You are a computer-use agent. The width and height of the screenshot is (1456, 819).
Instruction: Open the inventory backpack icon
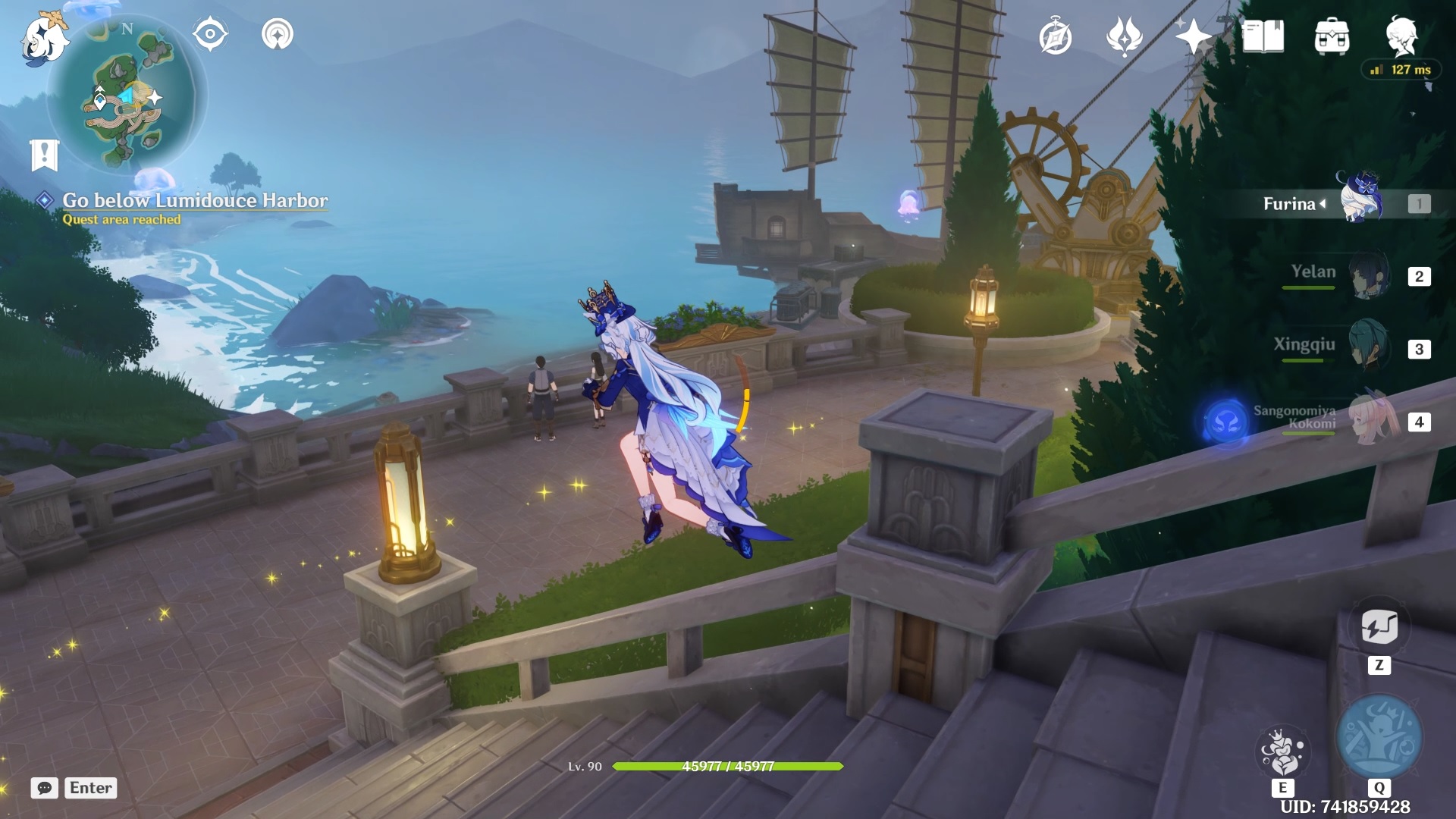tap(1332, 36)
